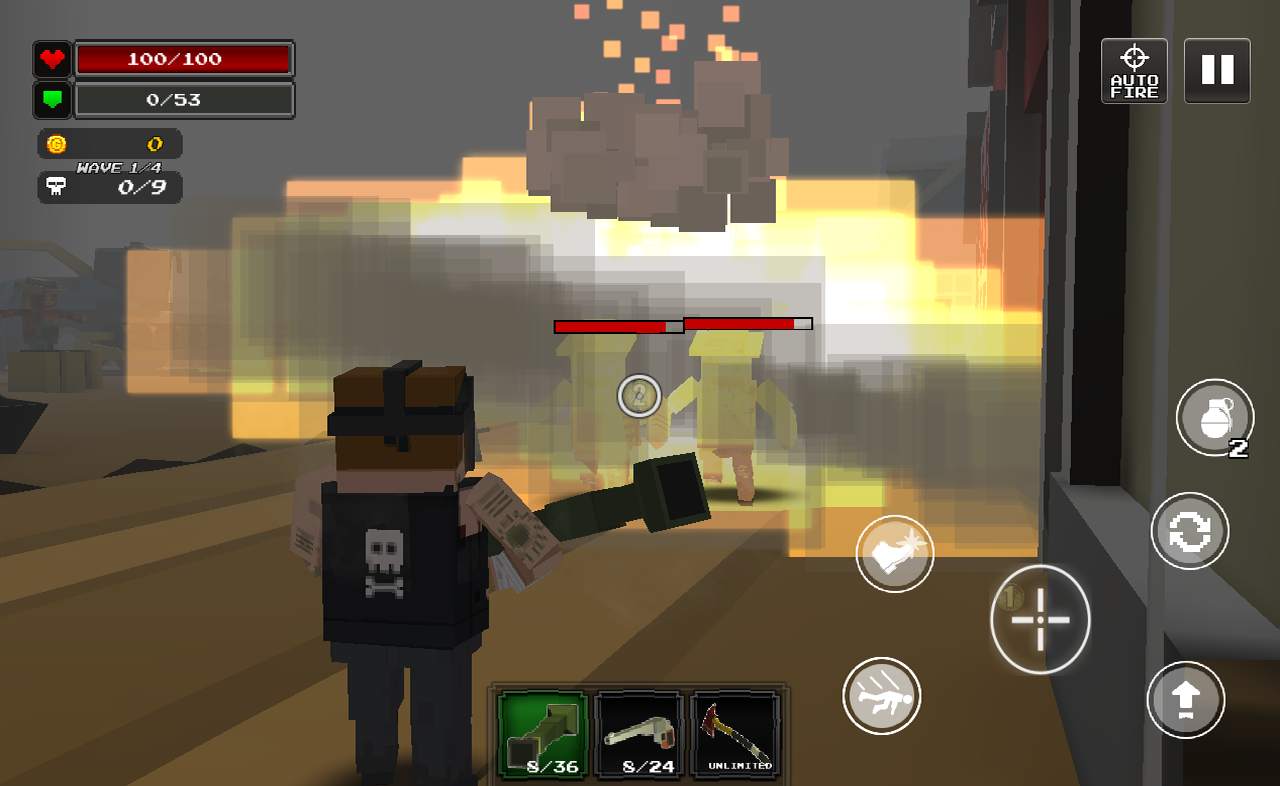Pause the game
This screenshot has height=786, width=1280.
click(1216, 70)
